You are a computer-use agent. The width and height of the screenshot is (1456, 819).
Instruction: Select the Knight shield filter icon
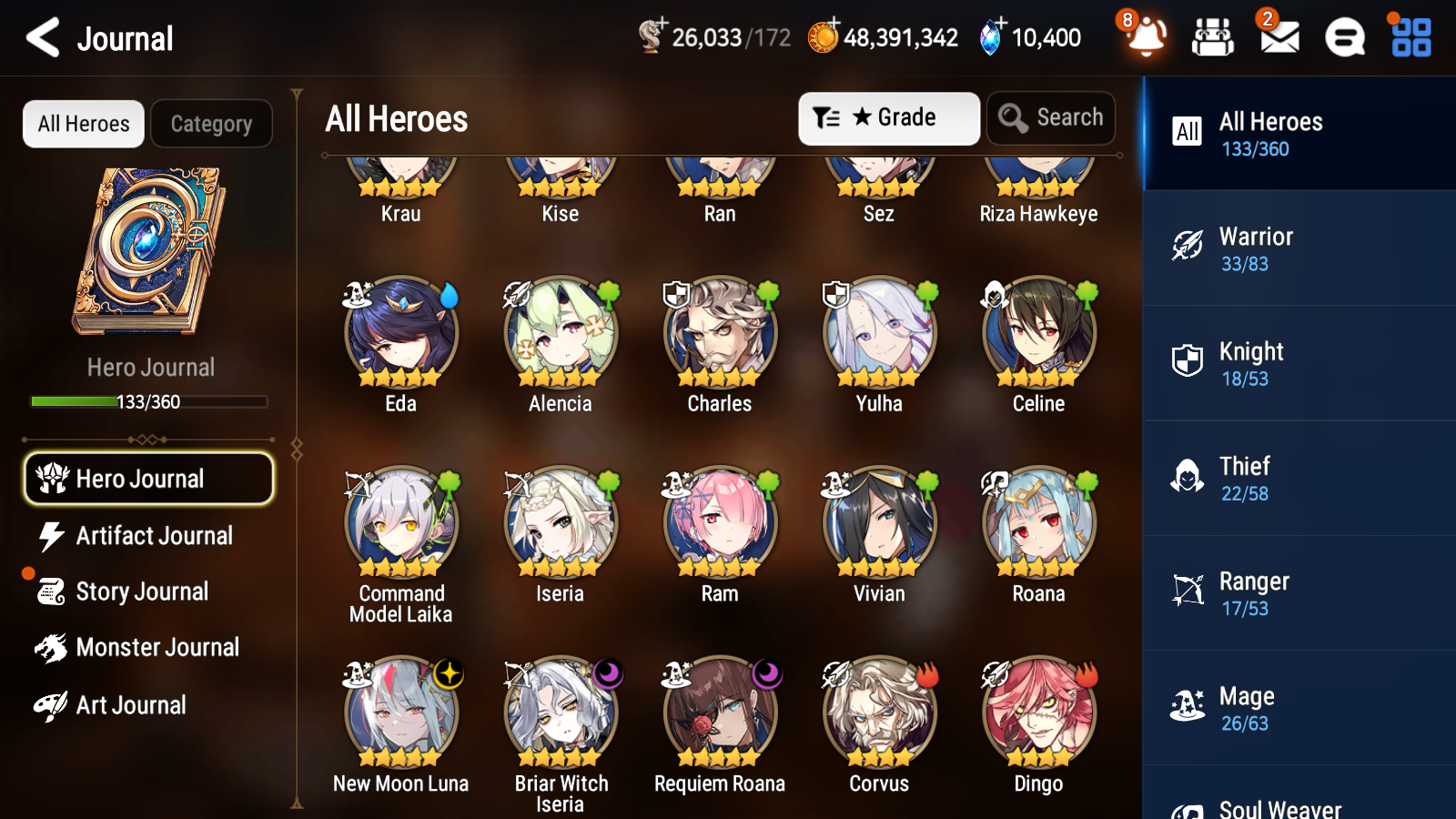1187,363
